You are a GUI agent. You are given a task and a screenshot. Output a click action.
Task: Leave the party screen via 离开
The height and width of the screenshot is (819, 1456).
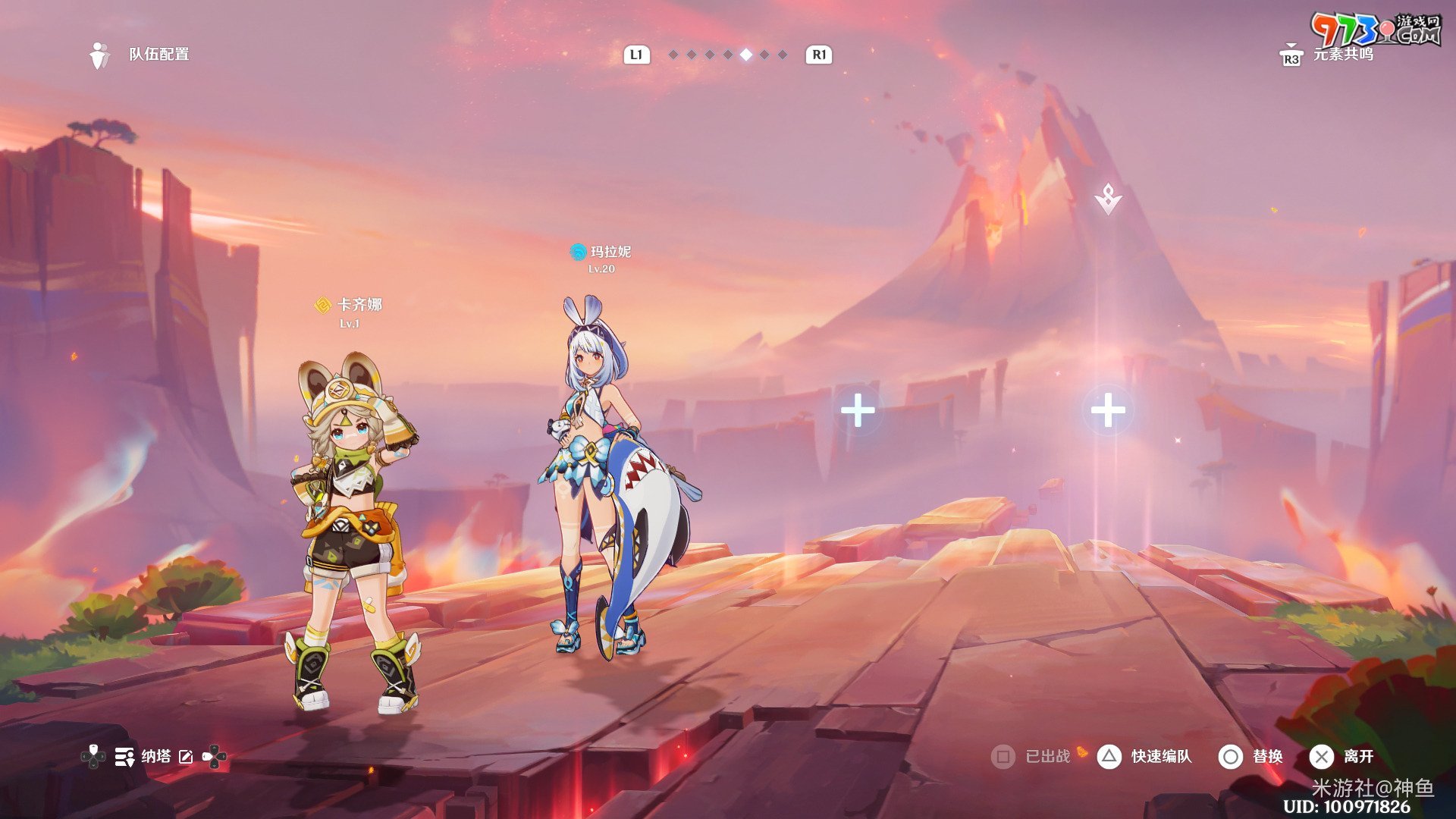[x=1357, y=756]
